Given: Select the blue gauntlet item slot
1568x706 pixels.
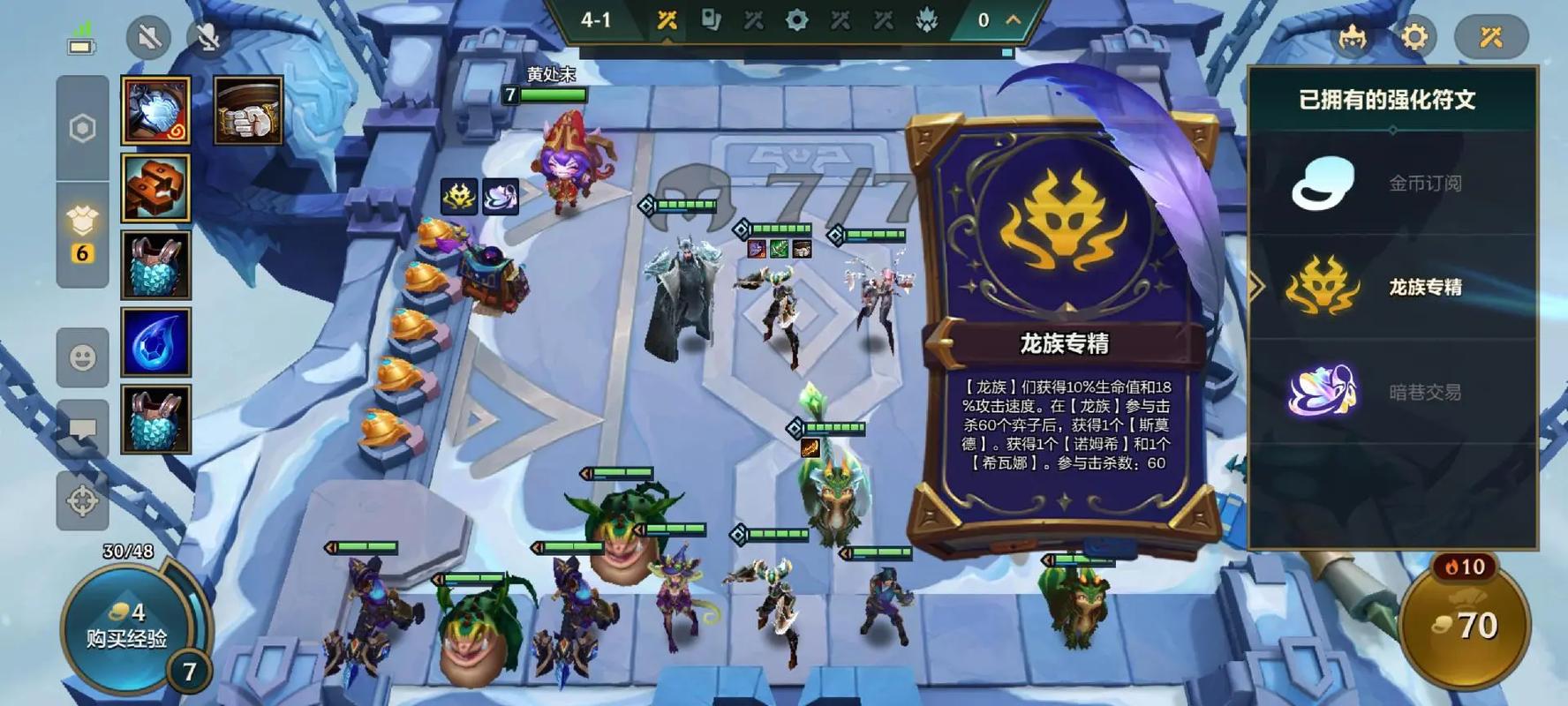Looking at the screenshot, I should click(x=156, y=110).
